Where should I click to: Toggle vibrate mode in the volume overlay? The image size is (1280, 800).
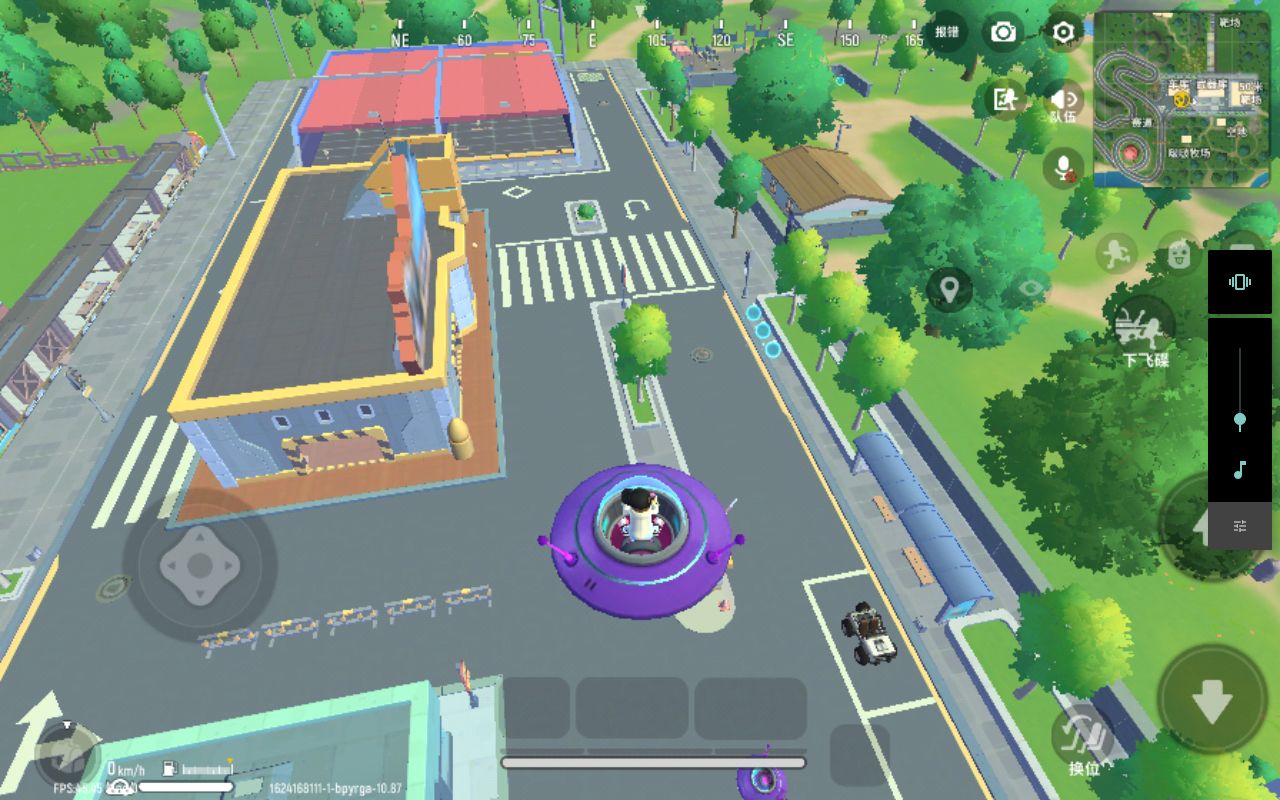[1239, 282]
